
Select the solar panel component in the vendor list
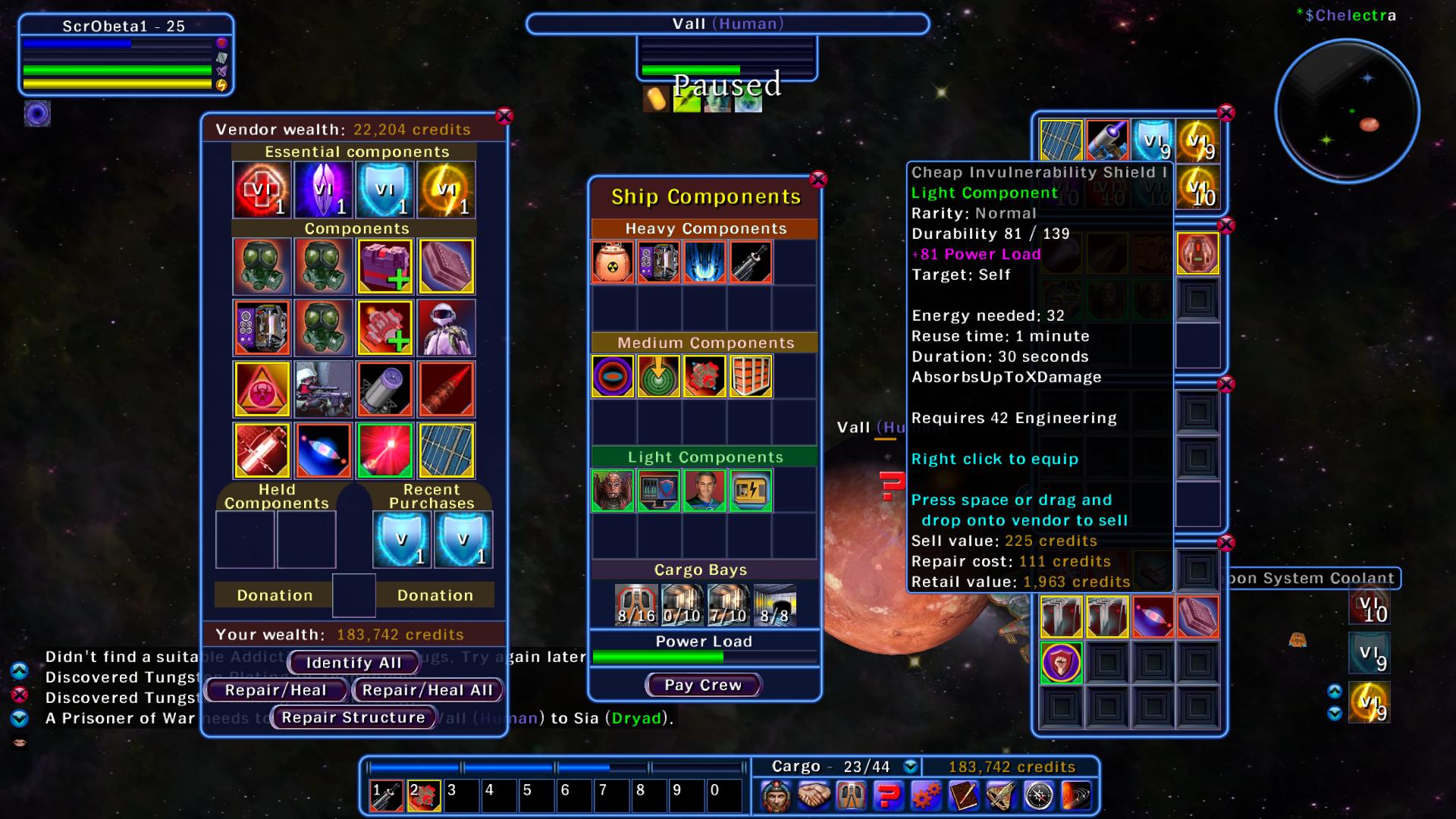(446, 451)
